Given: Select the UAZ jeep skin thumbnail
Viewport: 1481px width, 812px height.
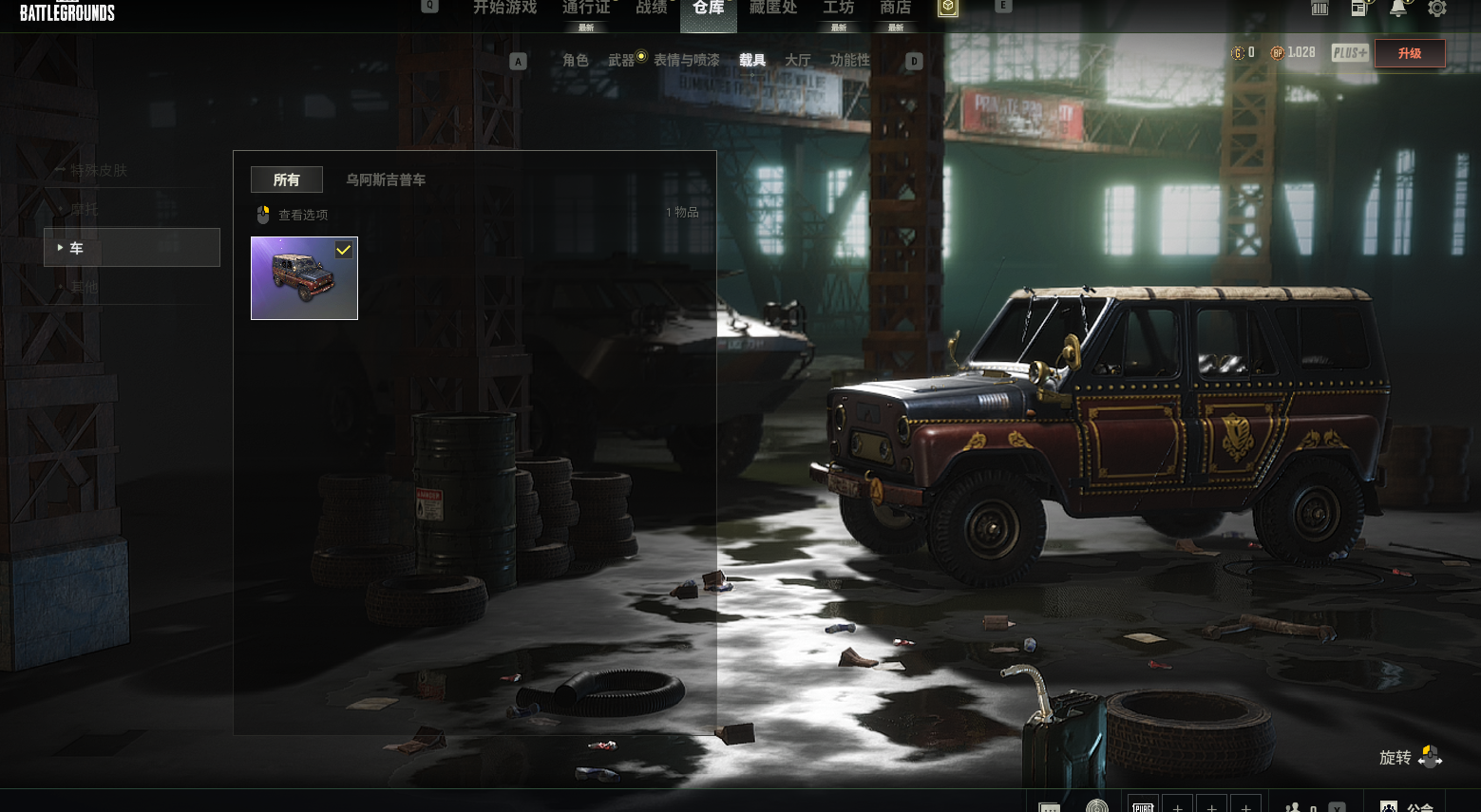Looking at the screenshot, I should point(304,278).
